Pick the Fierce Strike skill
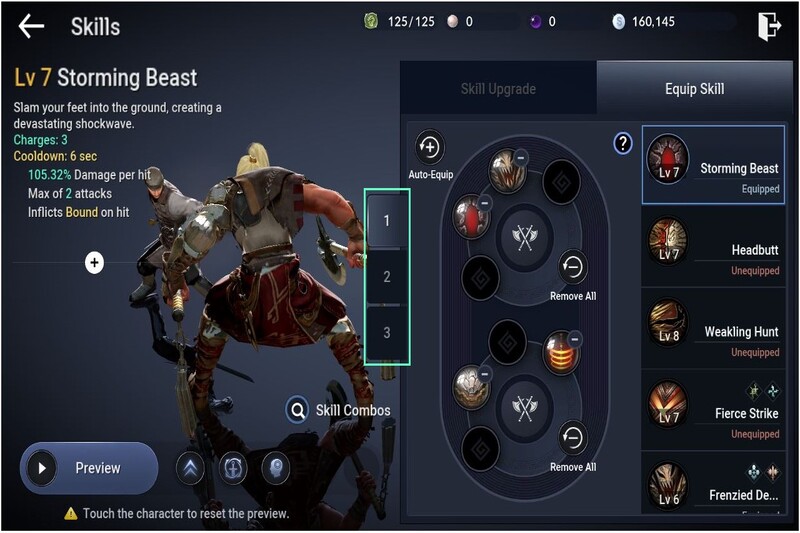This screenshot has height=533, width=800. coord(714,411)
